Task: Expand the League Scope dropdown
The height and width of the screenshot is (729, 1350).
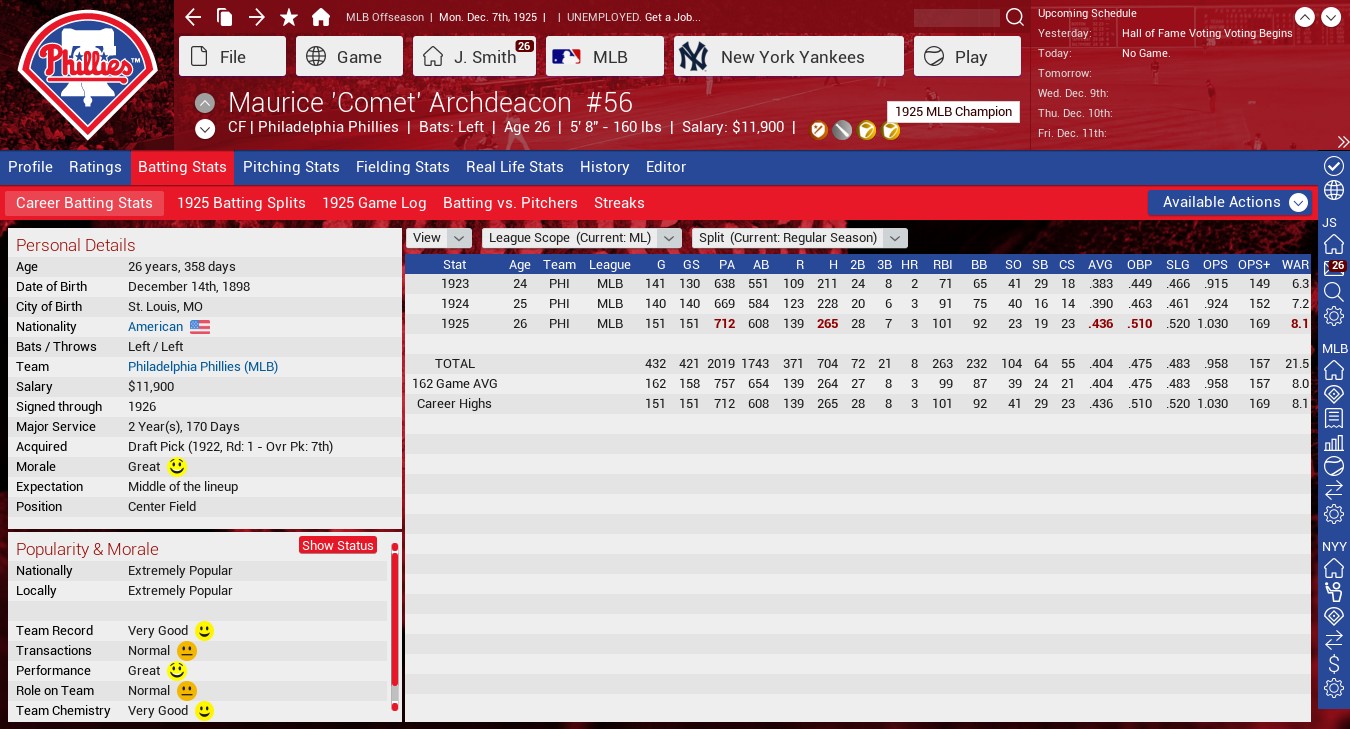Action: pos(581,238)
